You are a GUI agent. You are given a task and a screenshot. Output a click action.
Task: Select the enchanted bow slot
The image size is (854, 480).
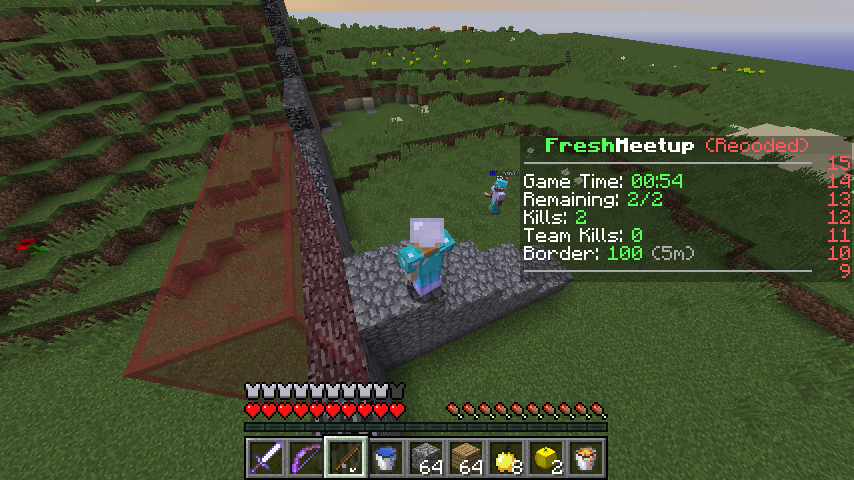[x=305, y=459]
